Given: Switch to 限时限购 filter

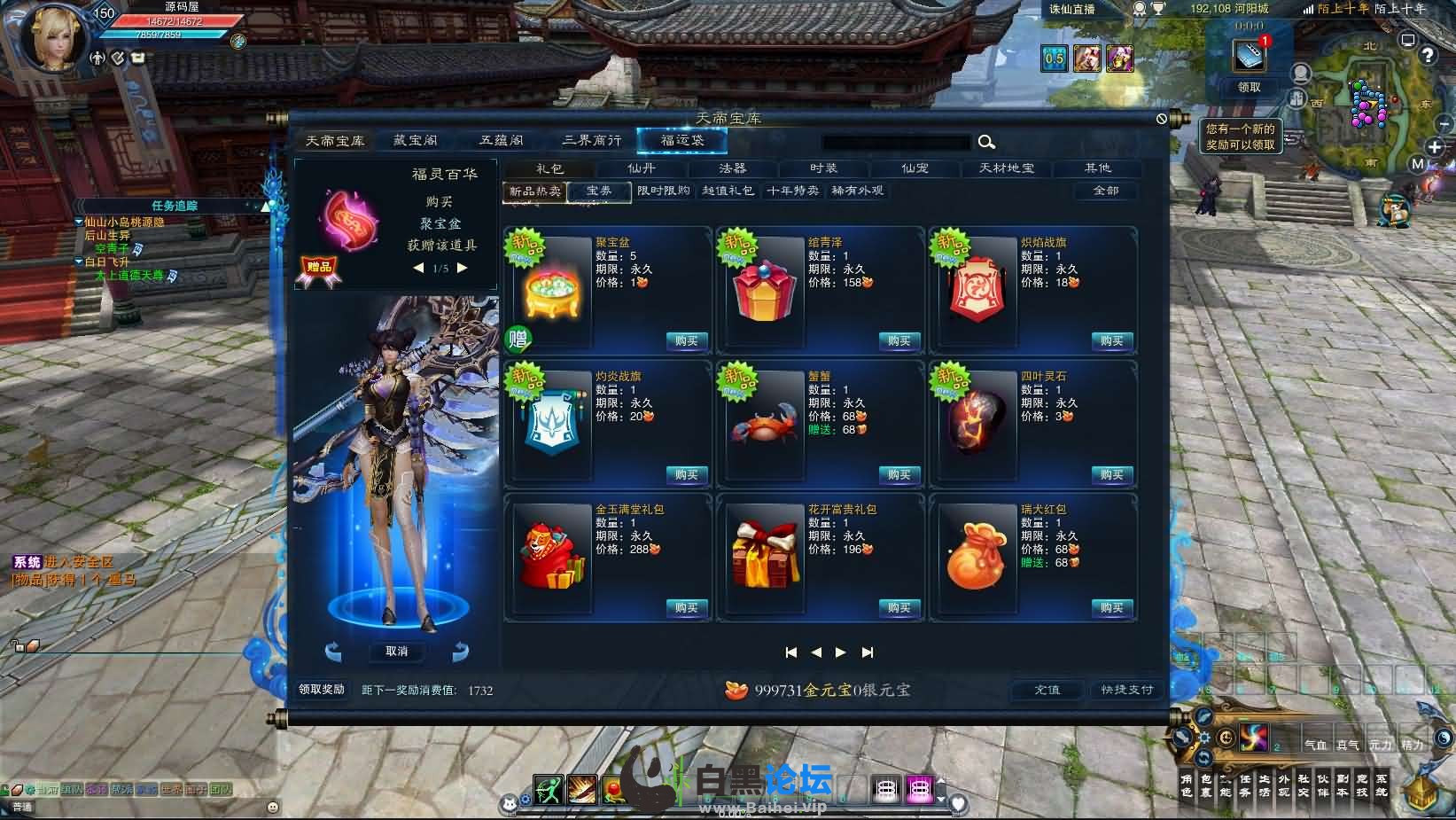Looking at the screenshot, I should click(x=663, y=191).
